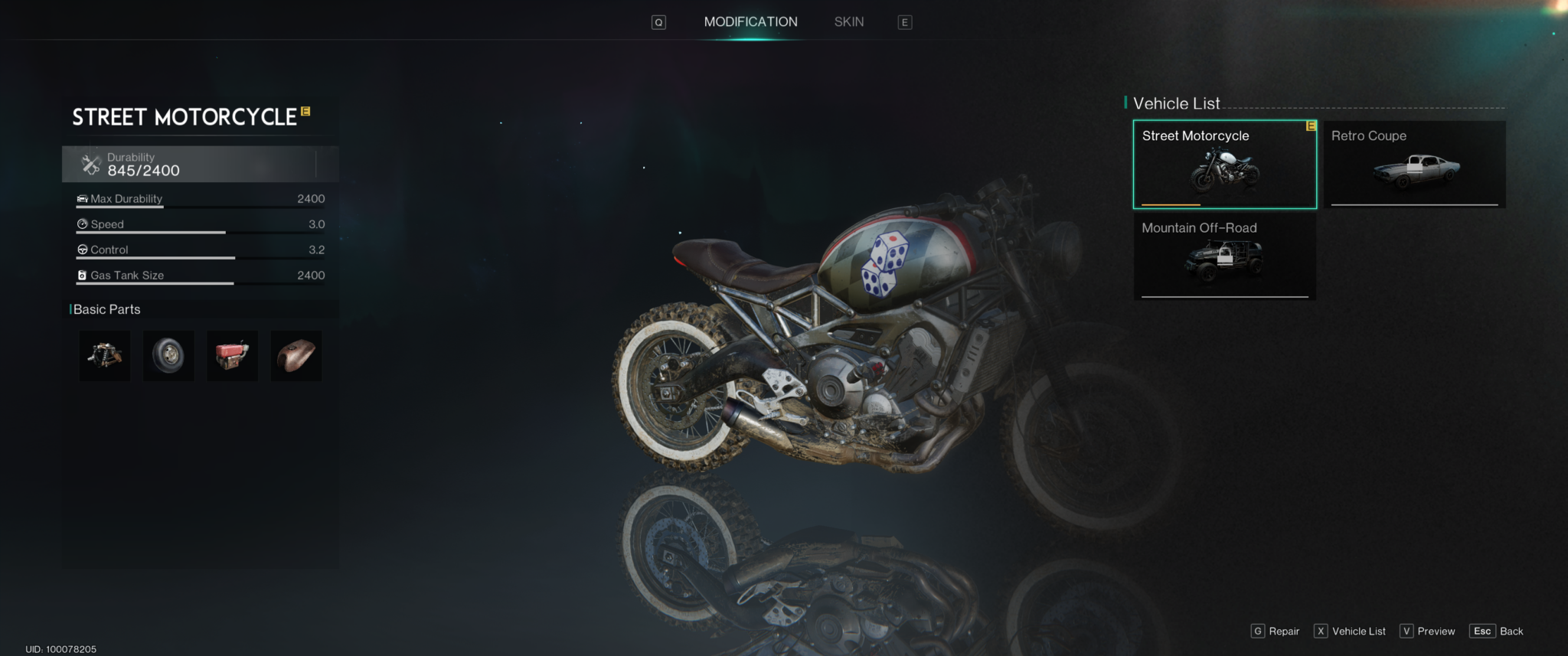Select the Retro Coupe vehicle card
This screenshot has height=656, width=1568.
[x=1413, y=165]
